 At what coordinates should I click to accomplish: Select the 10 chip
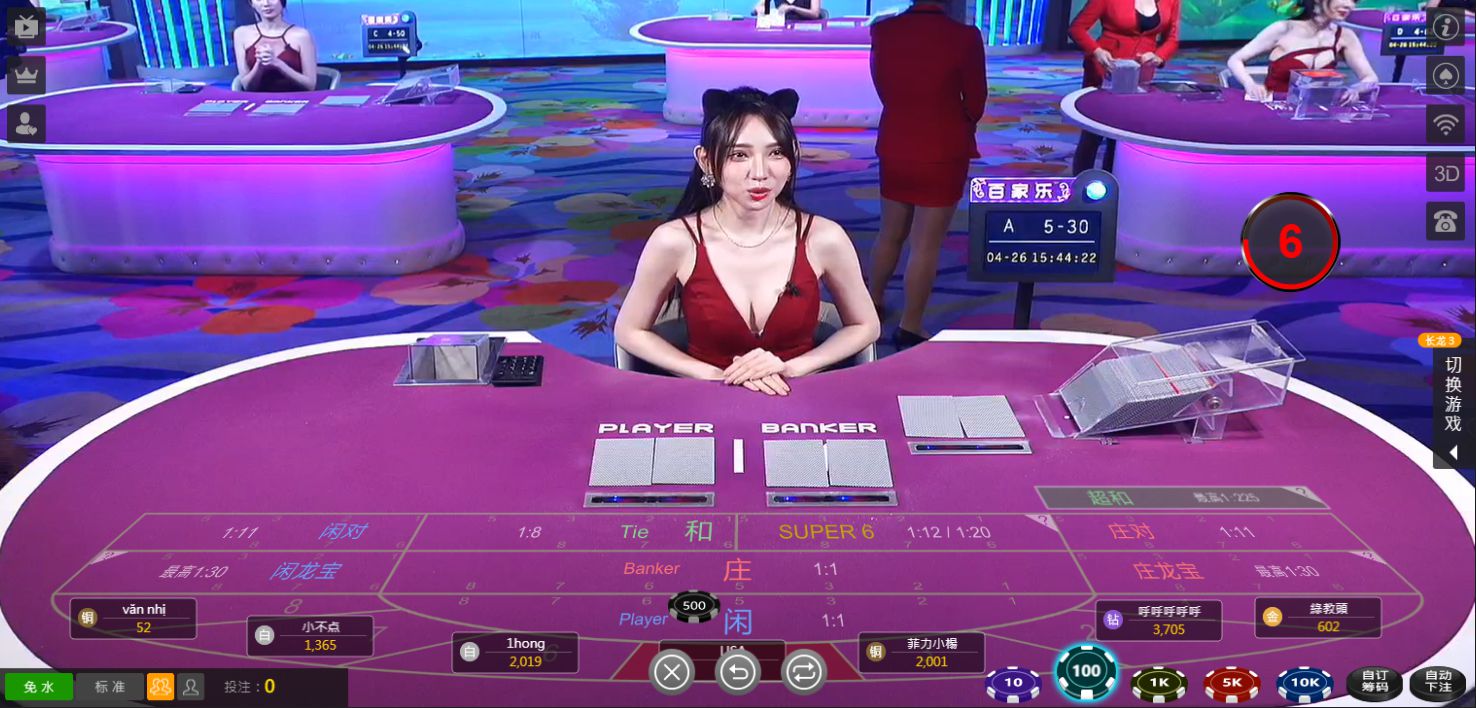pos(1013,684)
